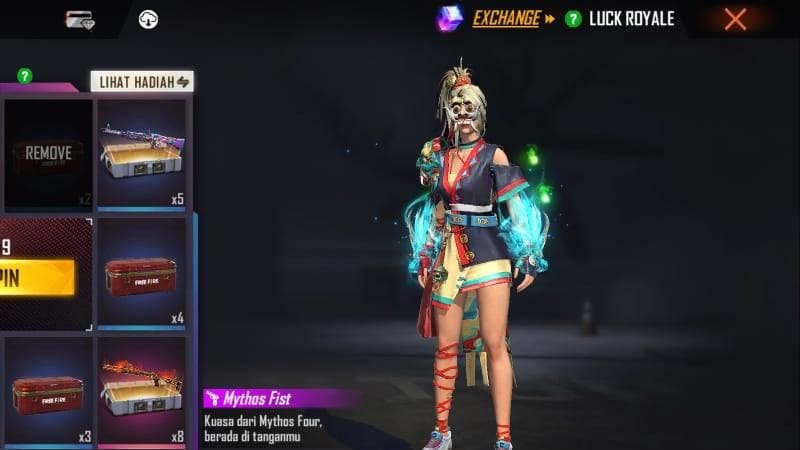The height and width of the screenshot is (450, 800).
Task: Open the diamond card top-up icon
Action: 80,19
